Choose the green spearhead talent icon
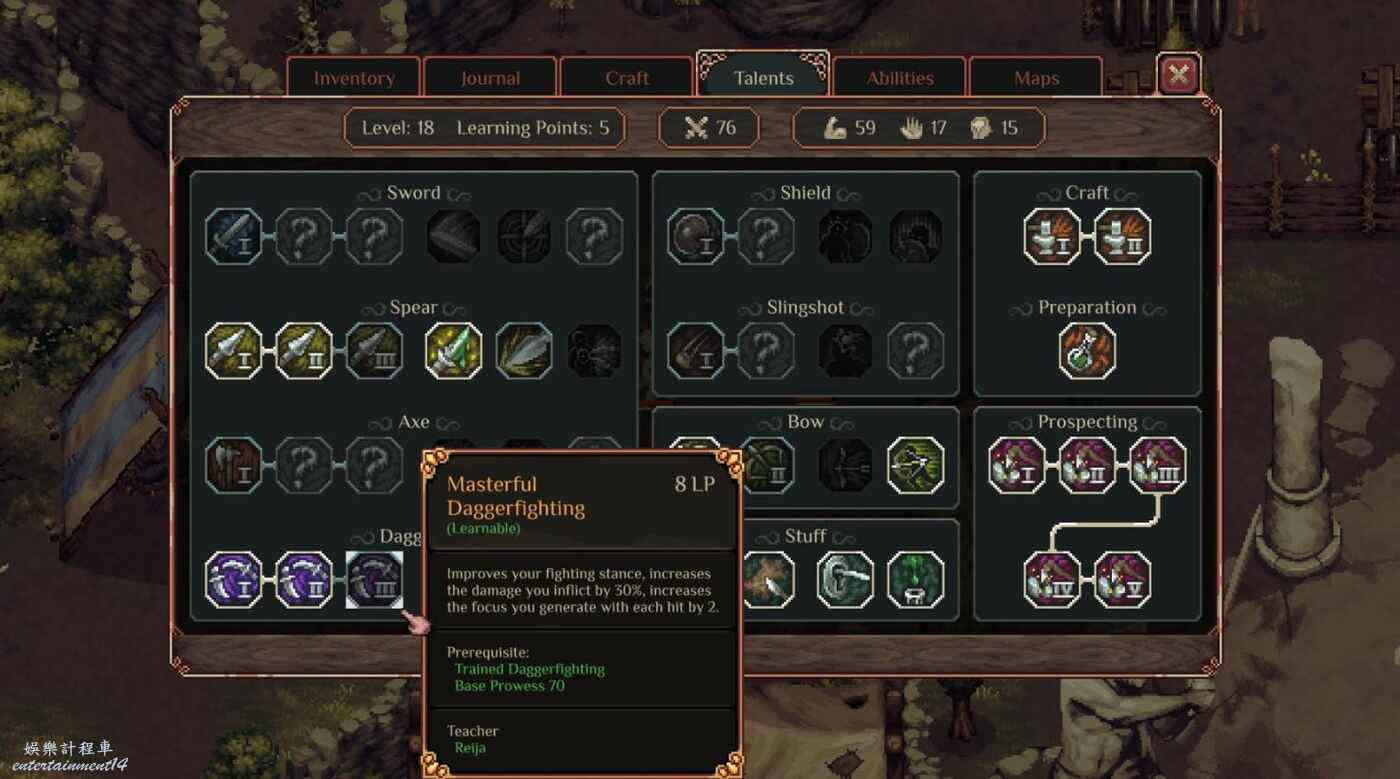1400x779 pixels. tap(454, 351)
